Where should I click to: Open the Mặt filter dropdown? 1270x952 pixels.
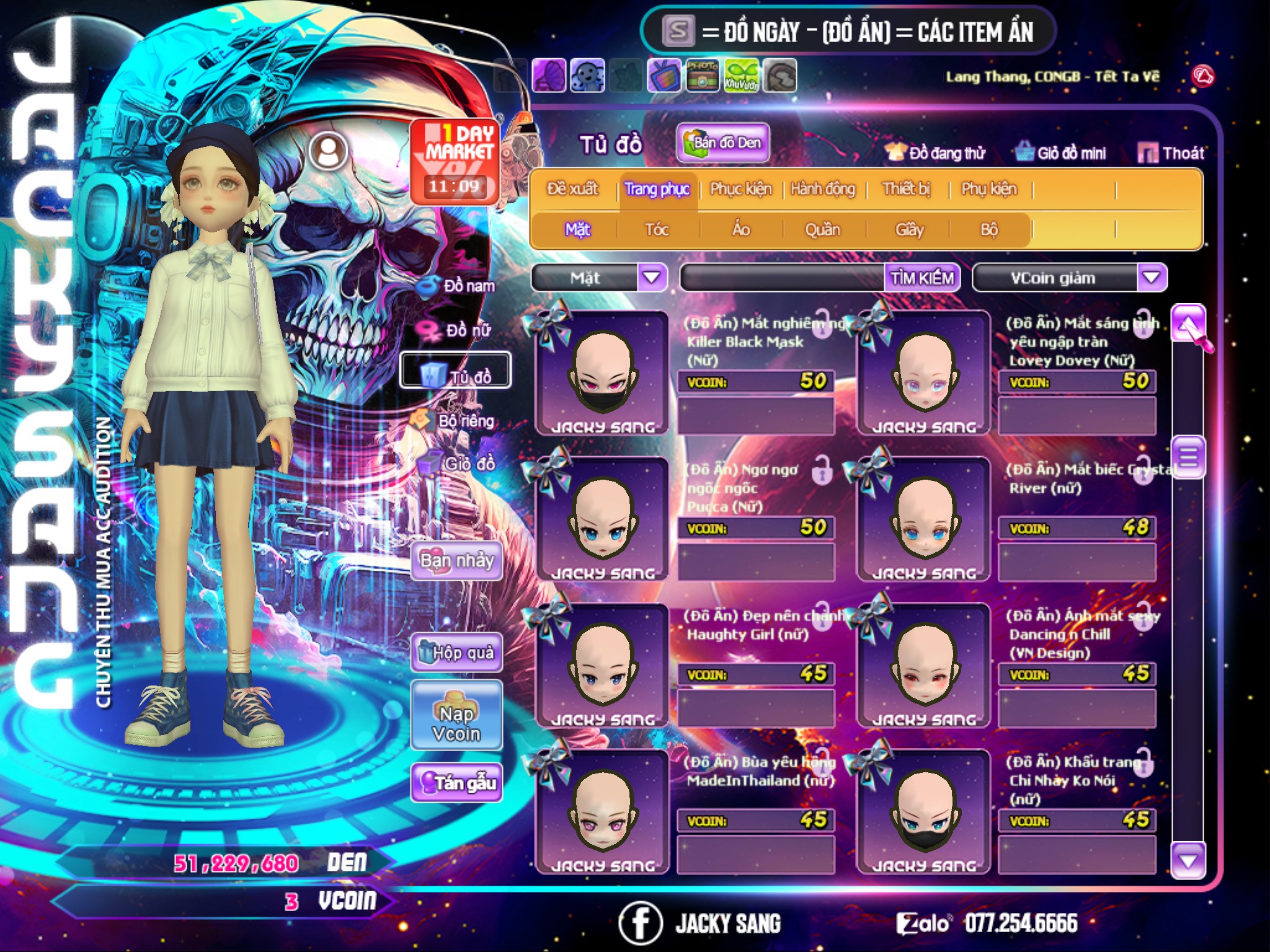651,278
